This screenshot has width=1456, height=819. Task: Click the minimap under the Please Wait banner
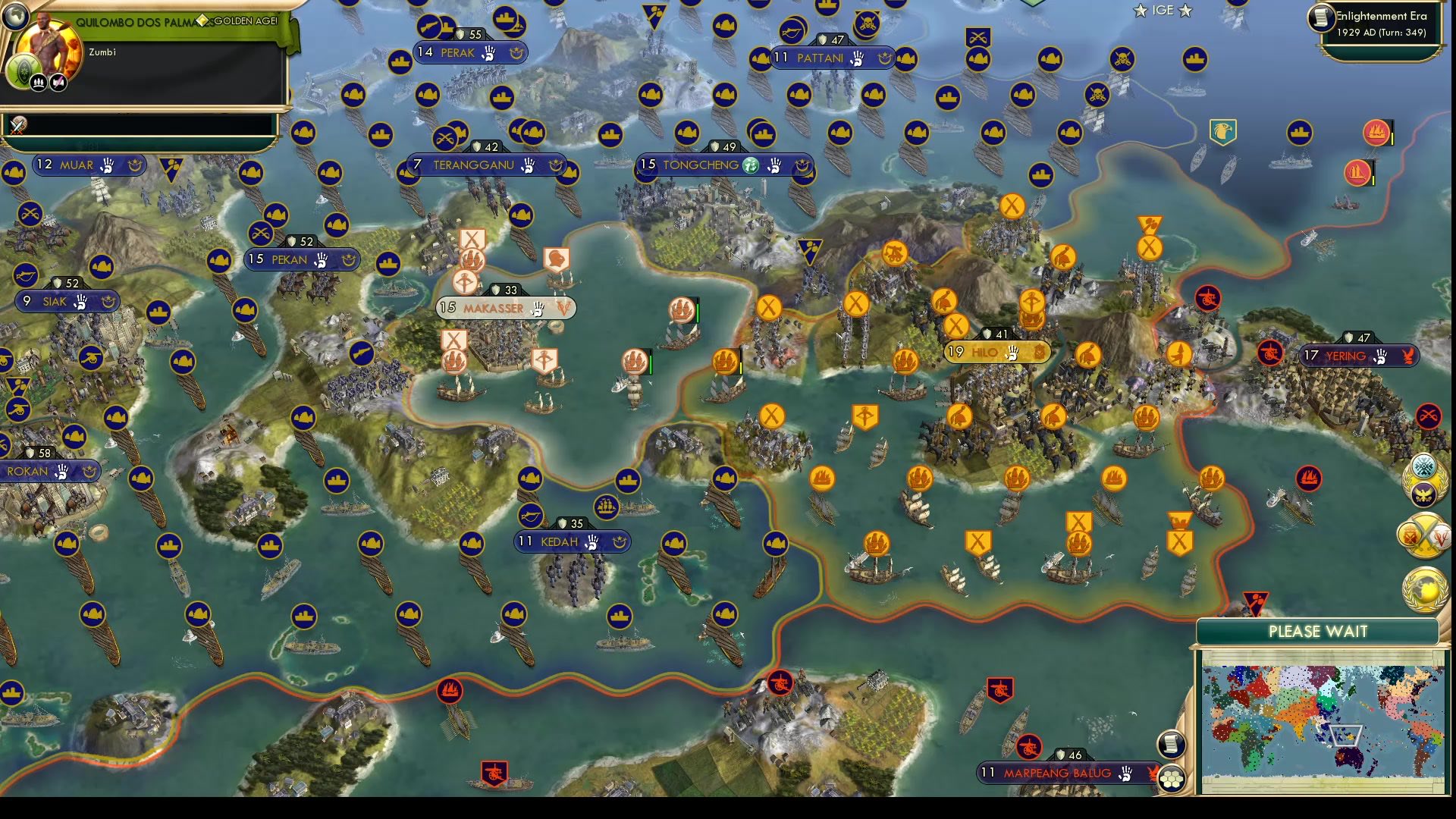click(1323, 720)
